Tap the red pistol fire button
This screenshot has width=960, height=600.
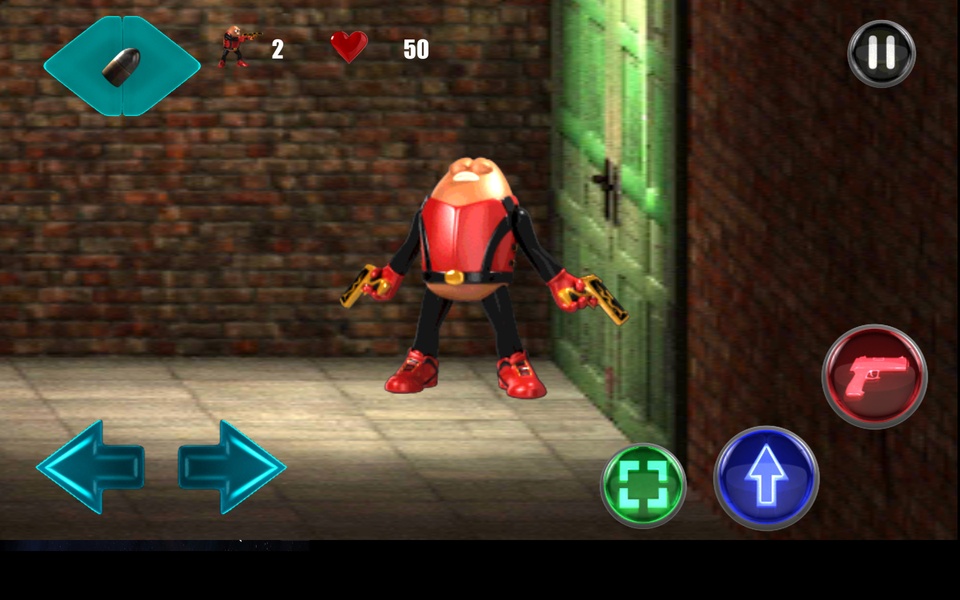click(874, 376)
